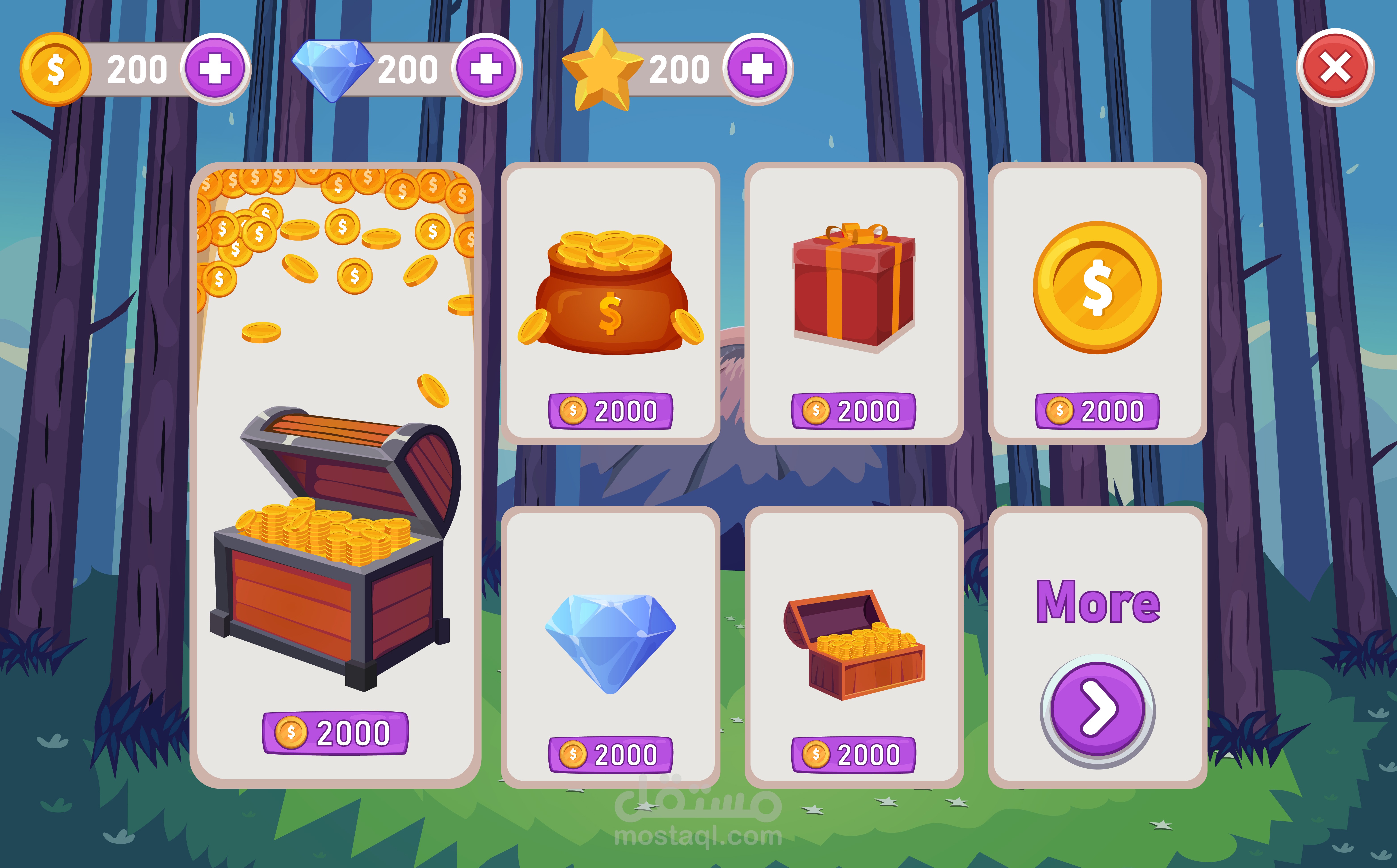Purchase the coin sack for 2000

[610, 411]
